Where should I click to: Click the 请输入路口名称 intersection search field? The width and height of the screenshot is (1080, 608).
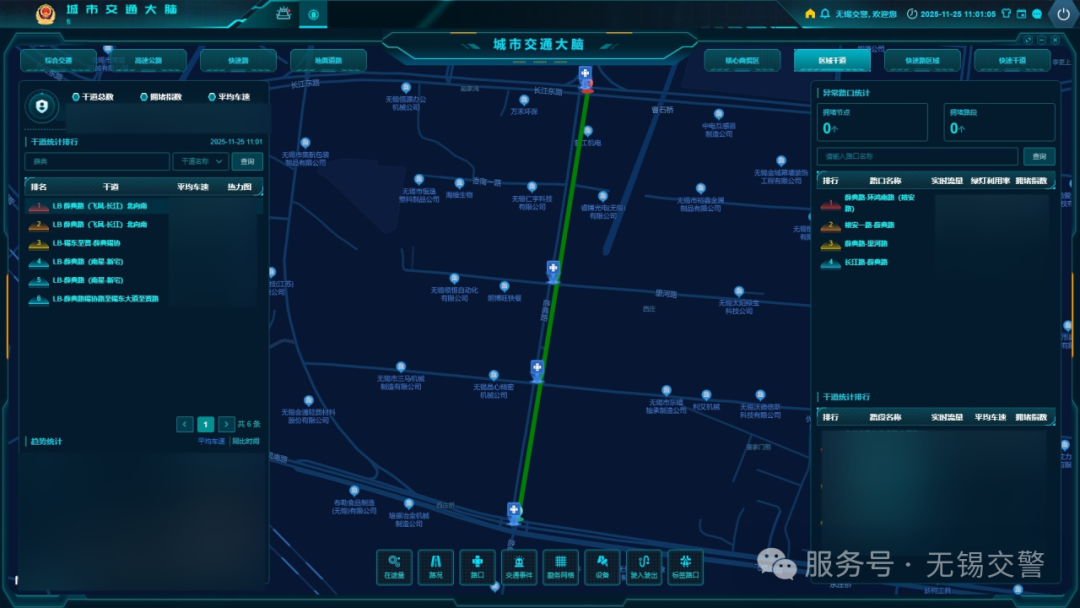917,156
